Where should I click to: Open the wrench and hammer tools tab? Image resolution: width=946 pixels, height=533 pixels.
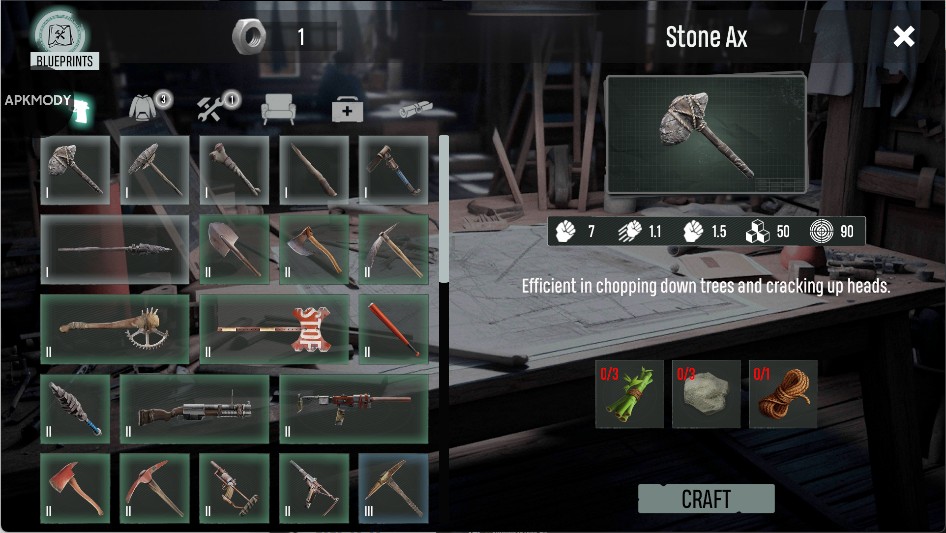pyautogui.click(x=215, y=107)
